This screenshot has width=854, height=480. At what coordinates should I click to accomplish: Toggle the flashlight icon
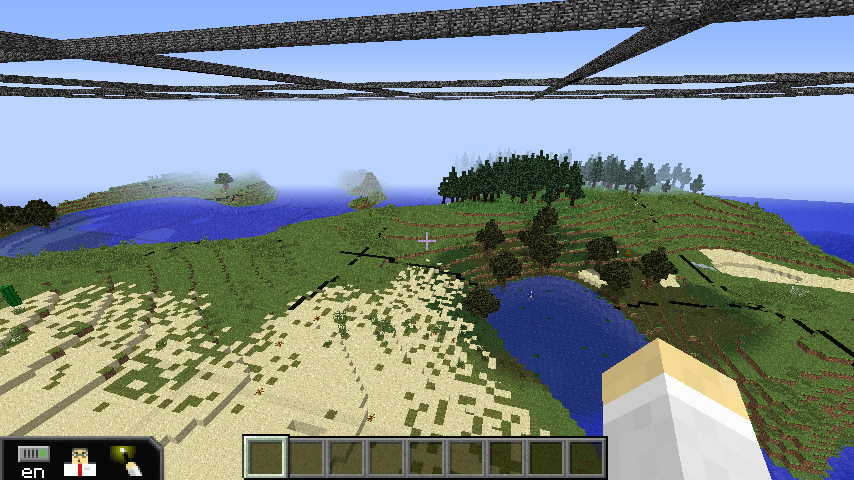(x=126, y=460)
